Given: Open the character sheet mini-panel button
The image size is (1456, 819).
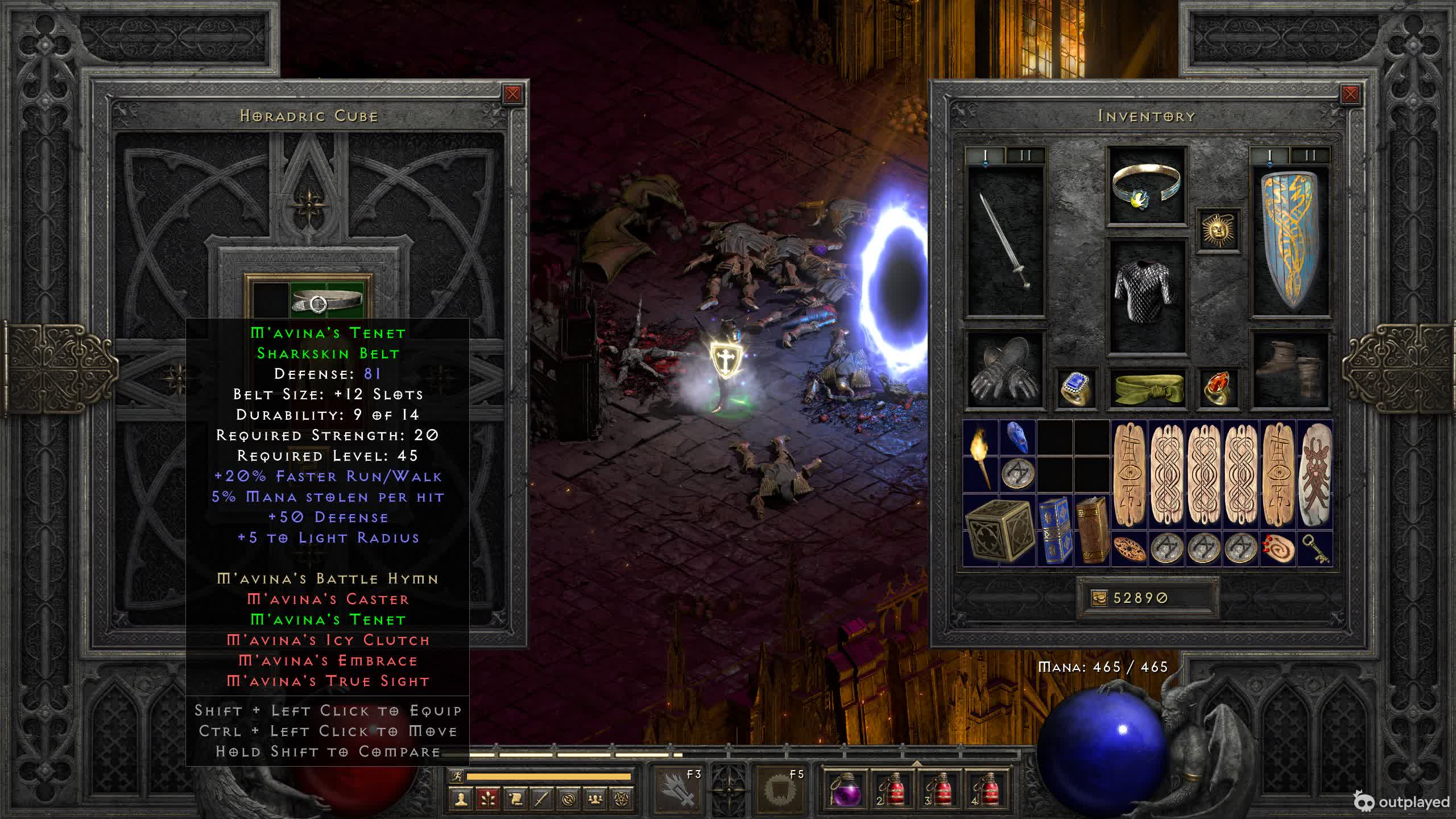Looking at the screenshot, I should point(461,799).
